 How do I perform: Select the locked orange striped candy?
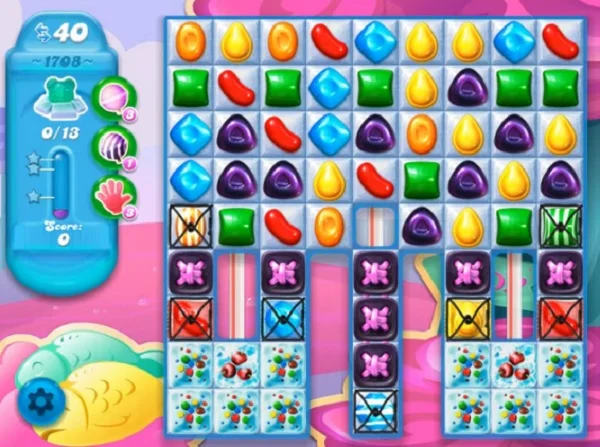tap(188, 226)
